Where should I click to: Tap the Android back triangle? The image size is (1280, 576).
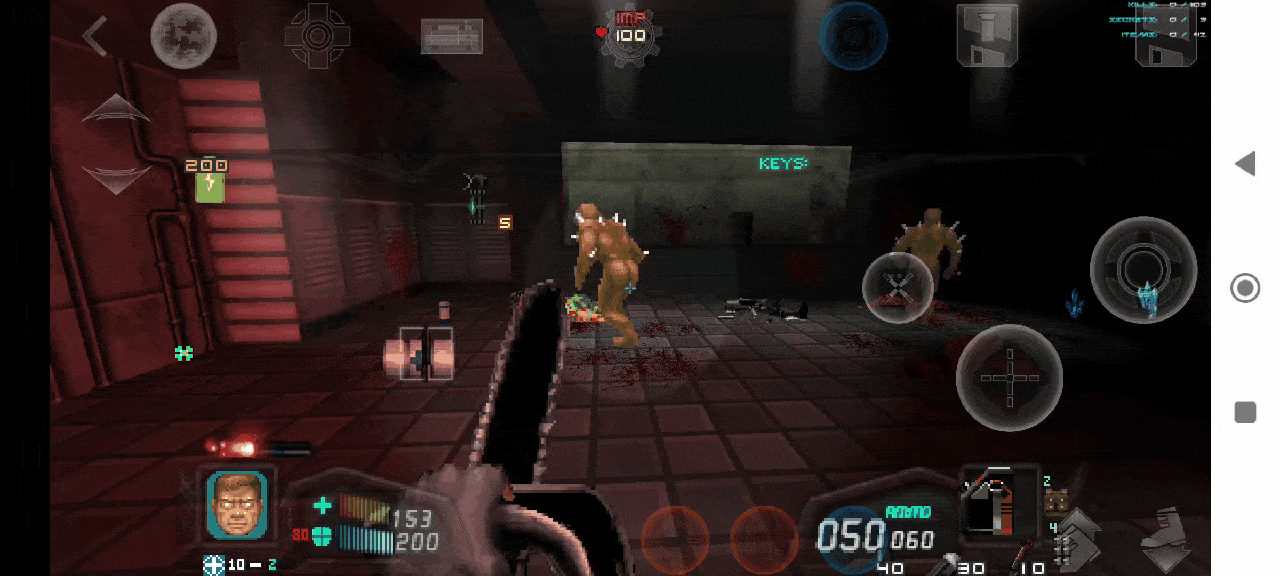[x=1245, y=164]
